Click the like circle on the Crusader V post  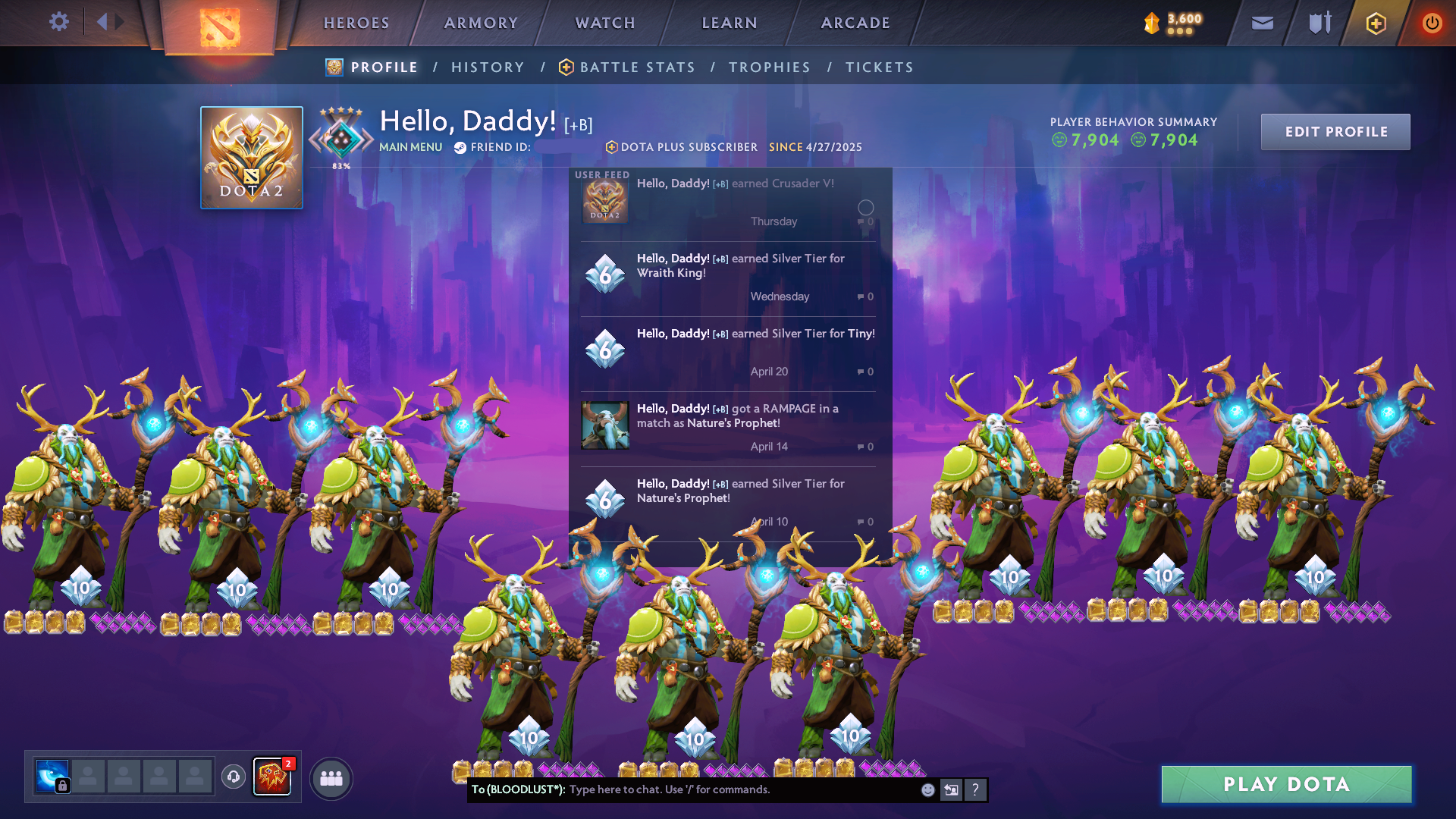pyautogui.click(x=865, y=207)
